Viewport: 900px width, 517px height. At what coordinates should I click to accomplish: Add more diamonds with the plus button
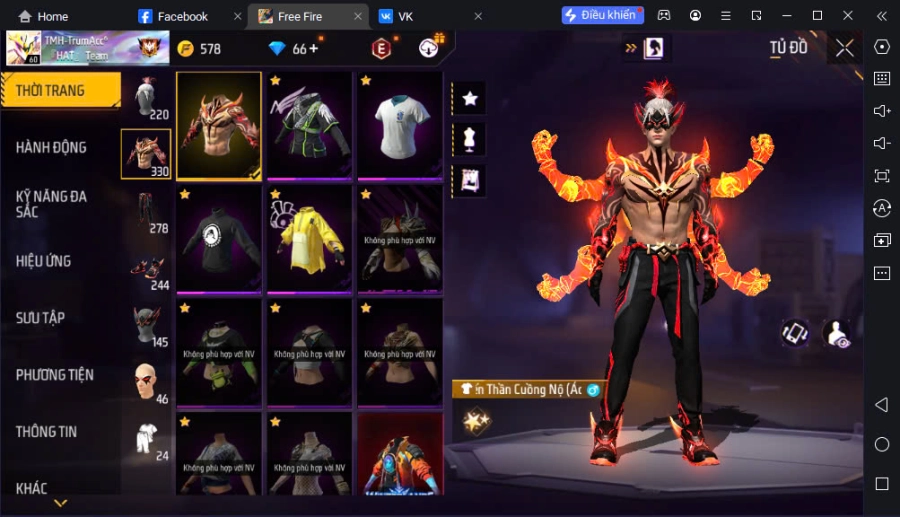(x=314, y=48)
